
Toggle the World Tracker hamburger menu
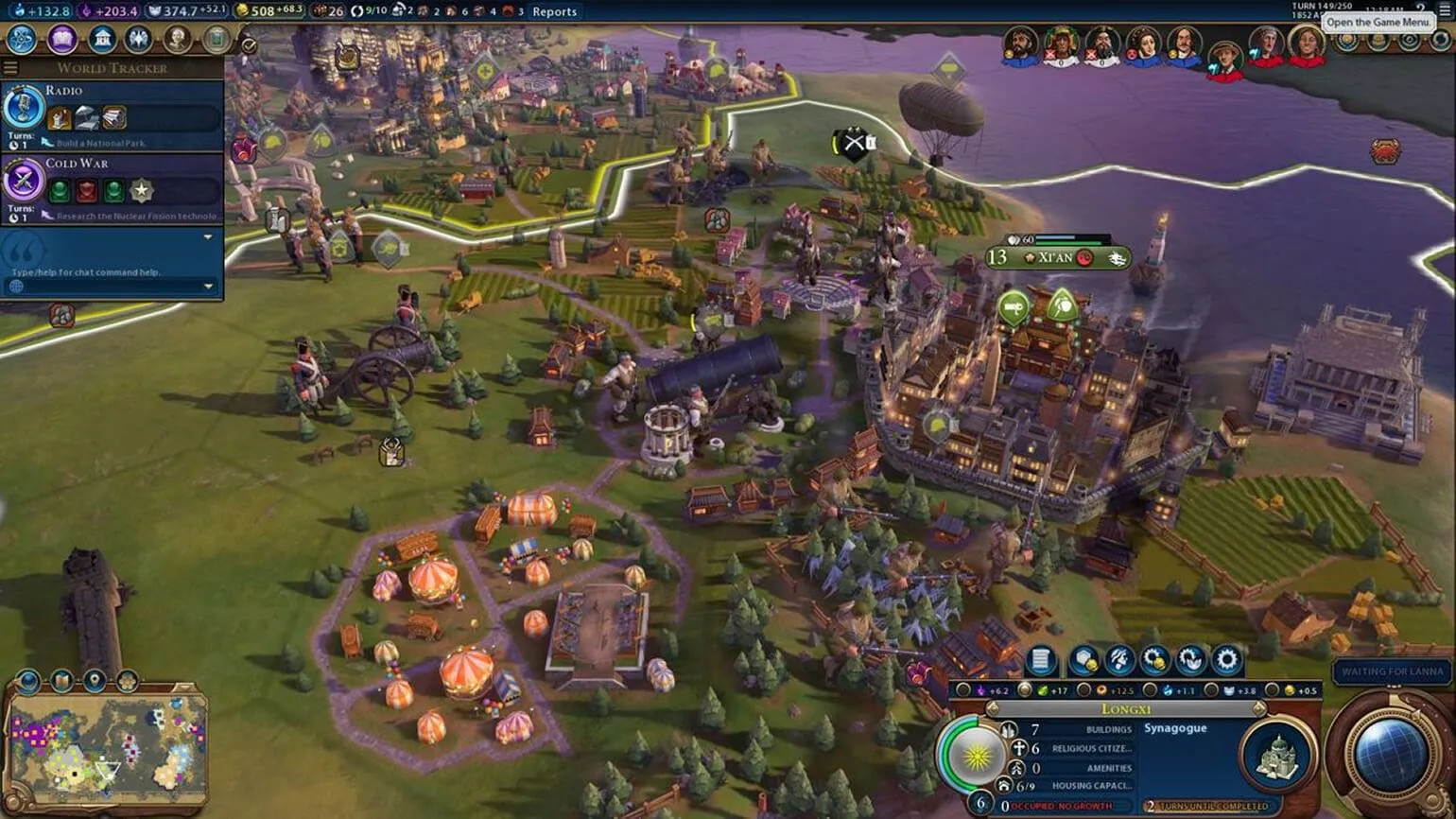(10, 68)
